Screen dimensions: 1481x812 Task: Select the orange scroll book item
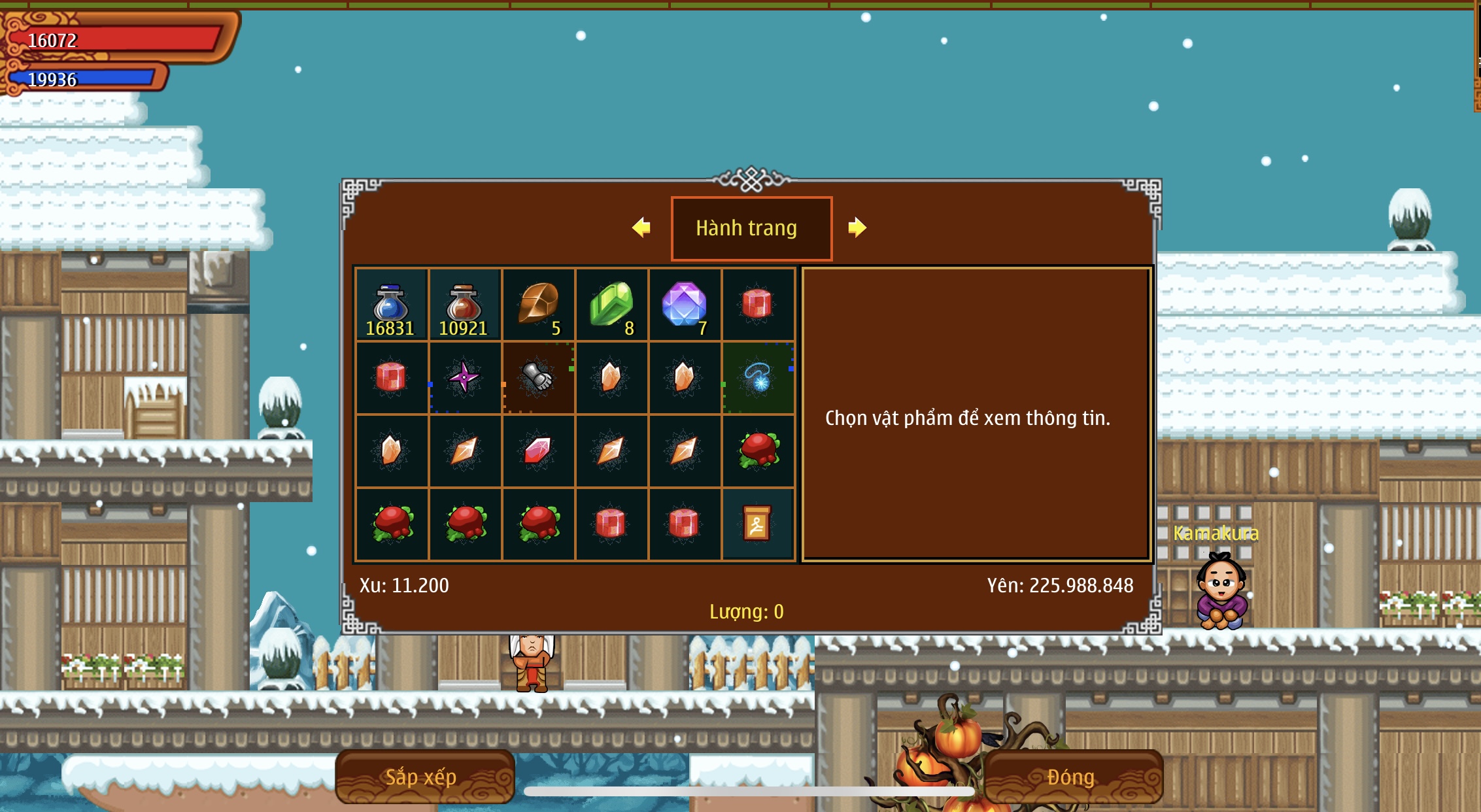[757, 524]
